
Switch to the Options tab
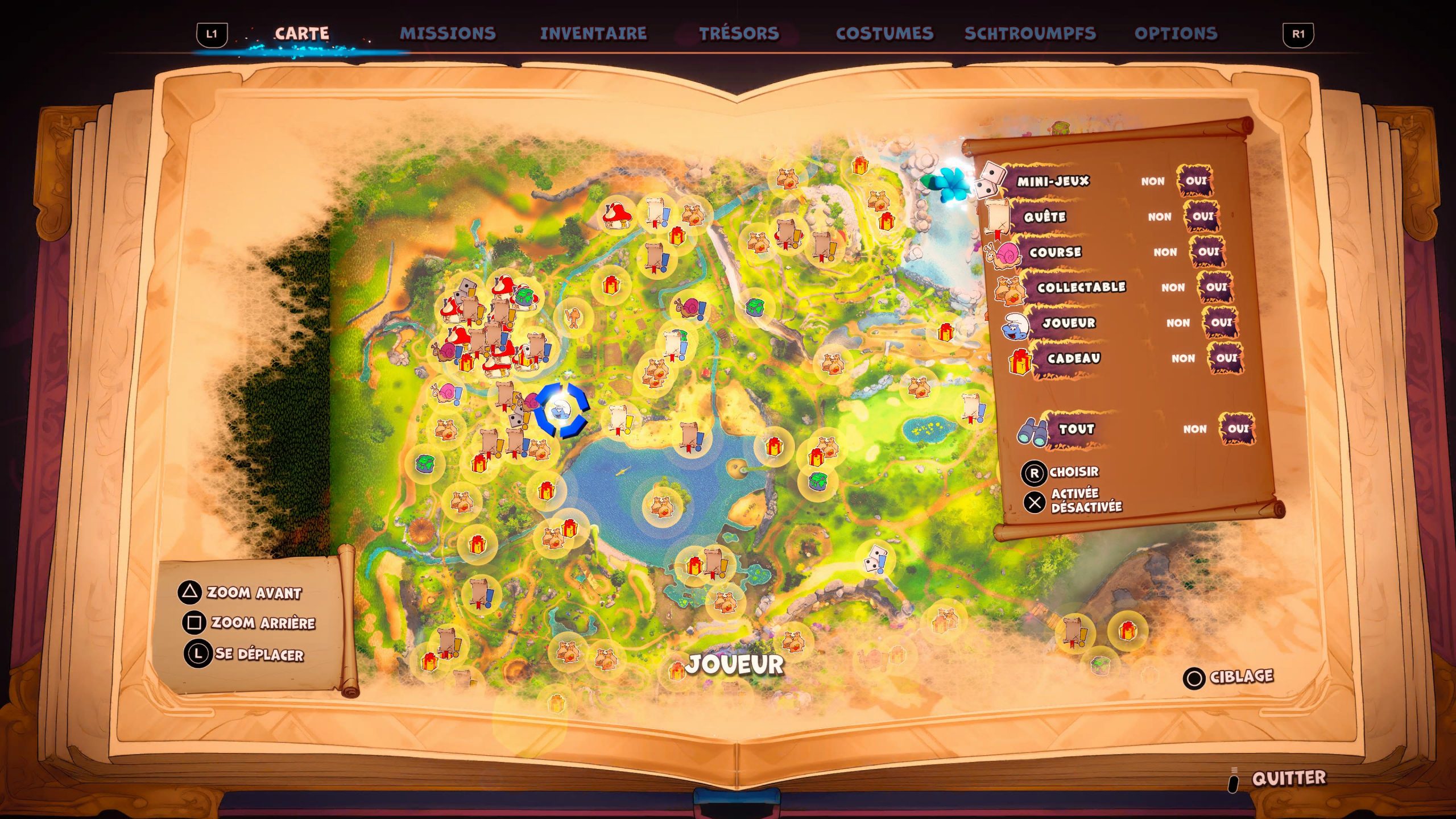pyautogui.click(x=1176, y=34)
